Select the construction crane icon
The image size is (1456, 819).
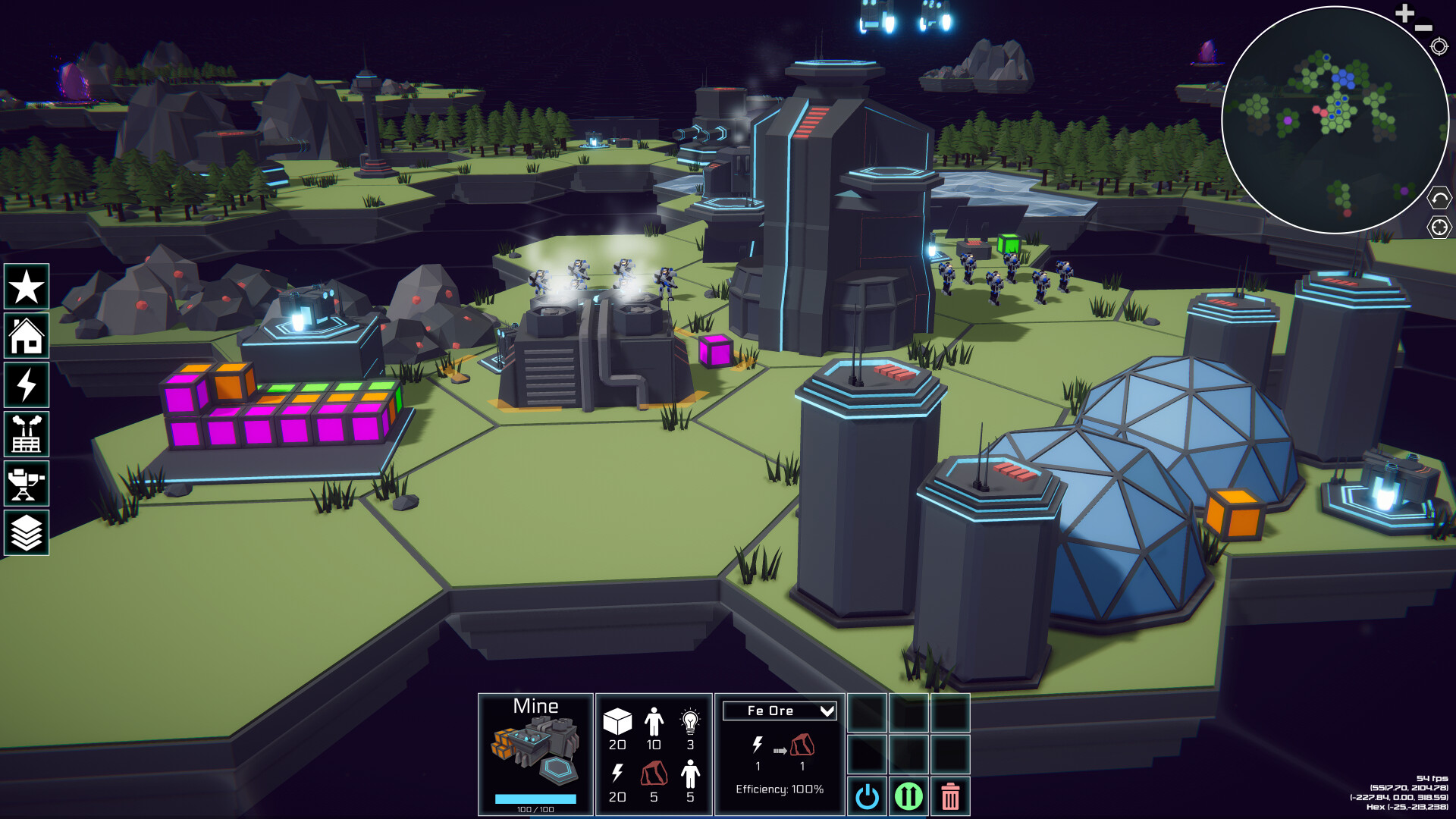(27, 484)
